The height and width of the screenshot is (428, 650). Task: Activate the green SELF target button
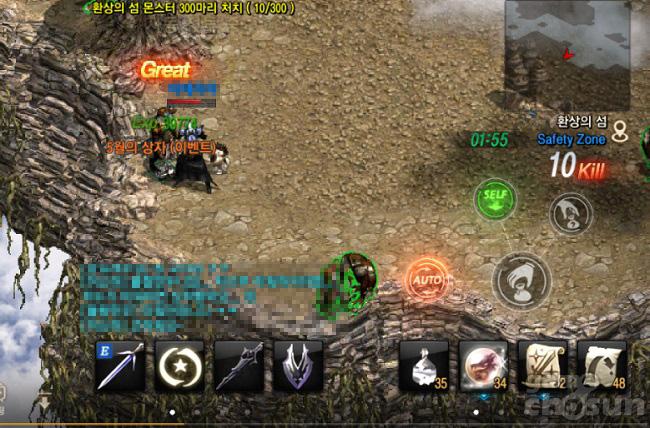tap(493, 197)
